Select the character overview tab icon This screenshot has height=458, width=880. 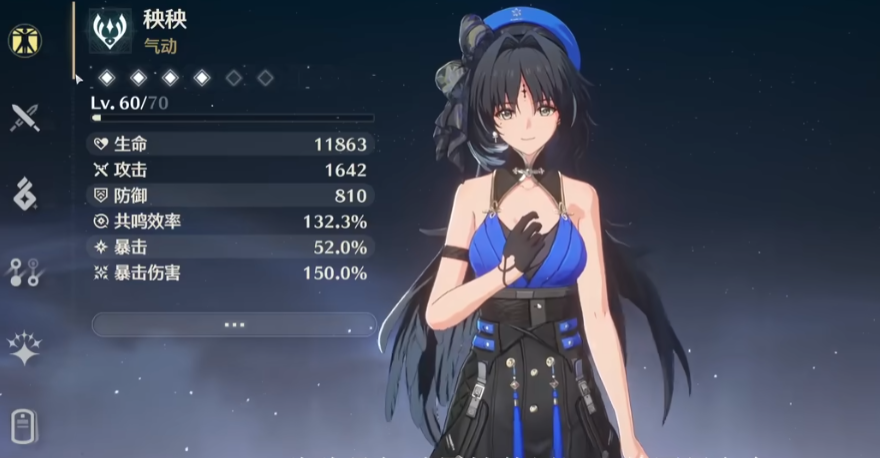pyautogui.click(x=24, y=40)
